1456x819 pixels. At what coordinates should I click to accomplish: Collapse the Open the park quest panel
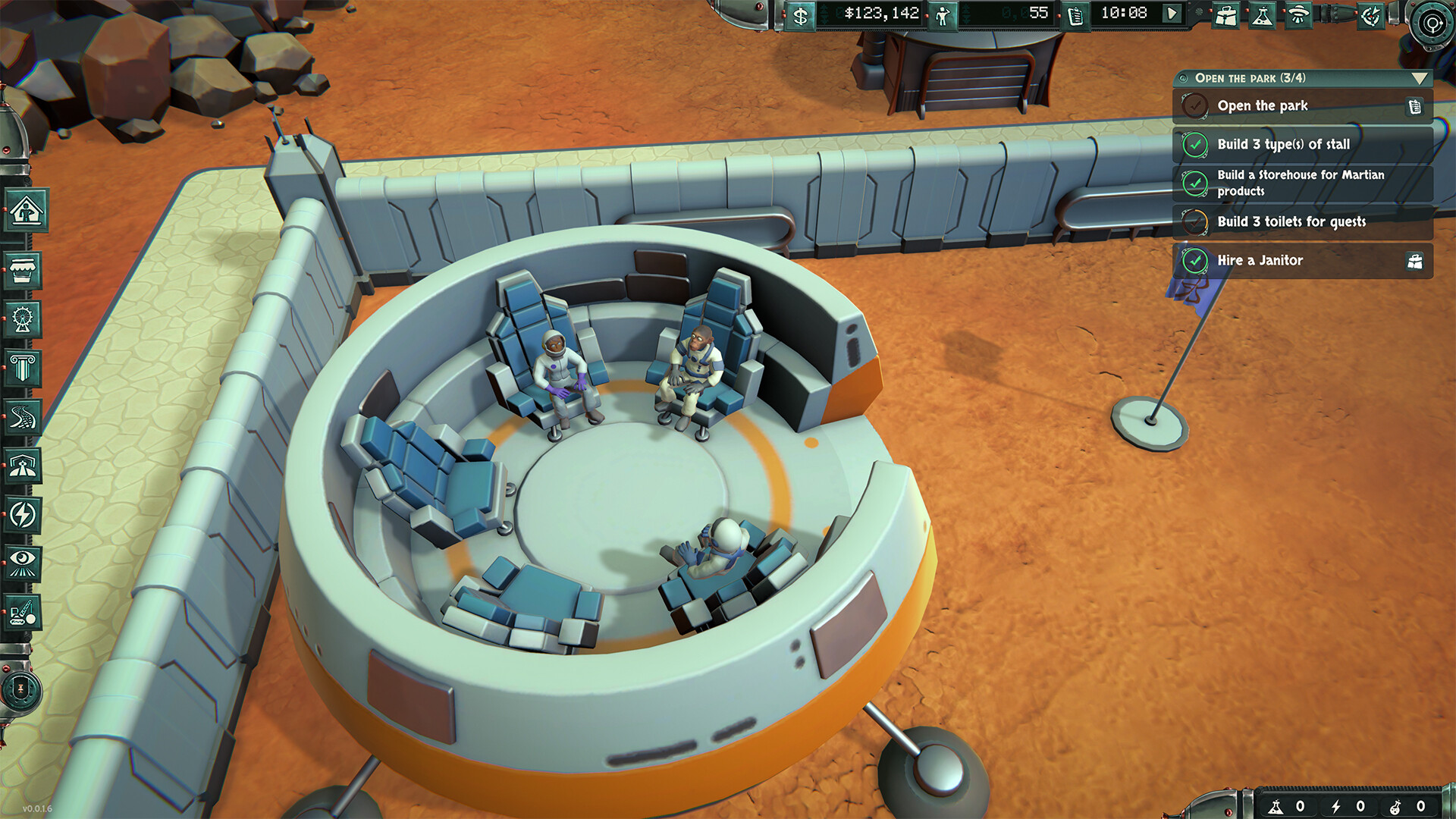coord(1421,77)
